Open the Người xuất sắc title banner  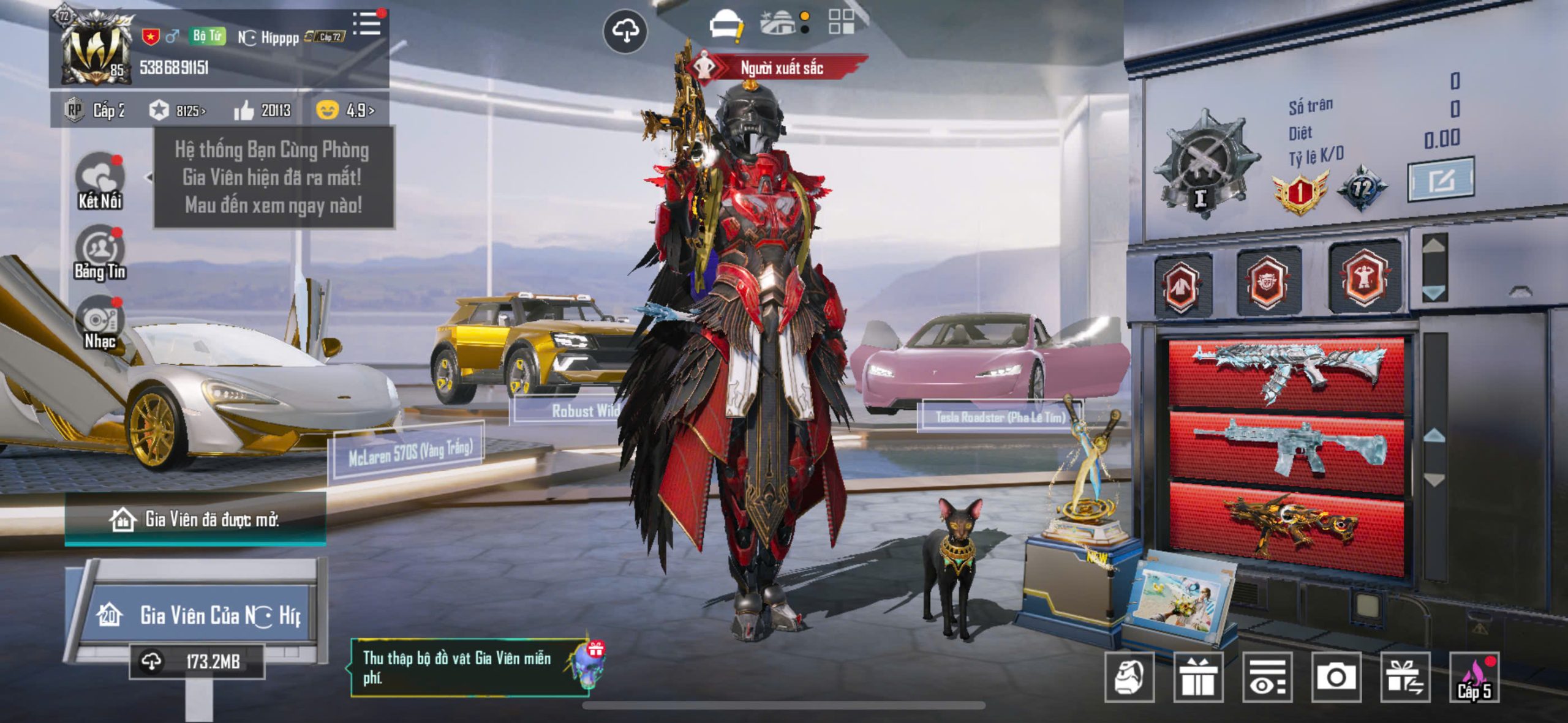click(778, 68)
